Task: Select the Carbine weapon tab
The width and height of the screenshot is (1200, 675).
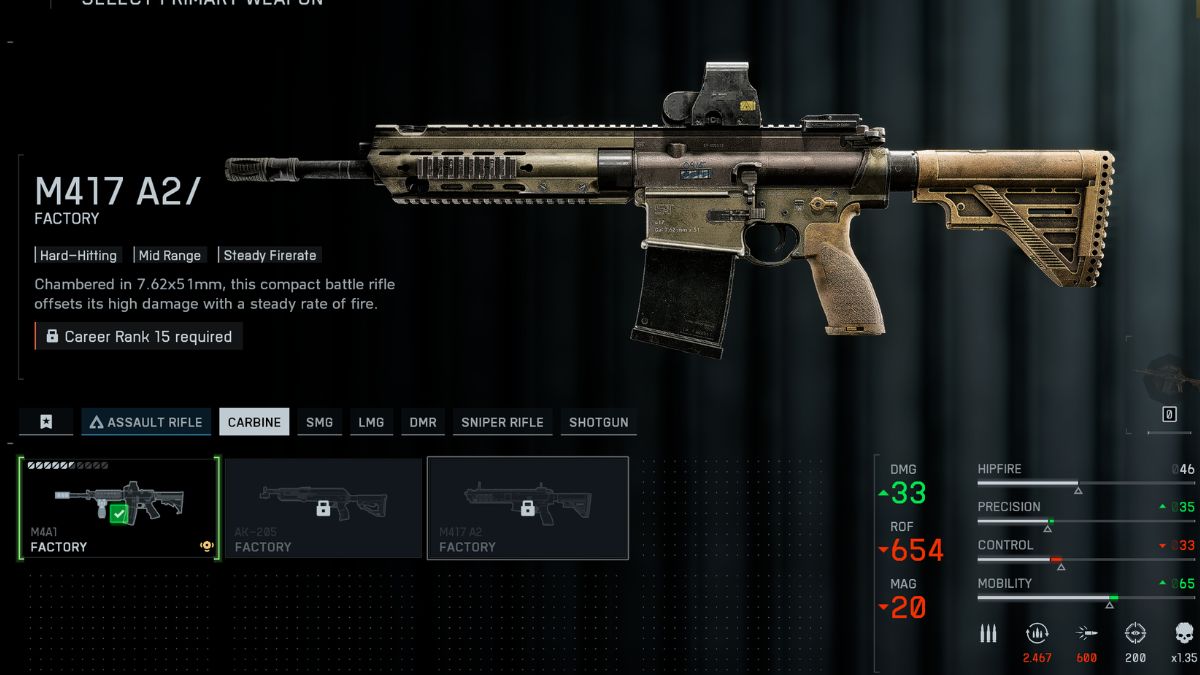Action: pos(254,422)
